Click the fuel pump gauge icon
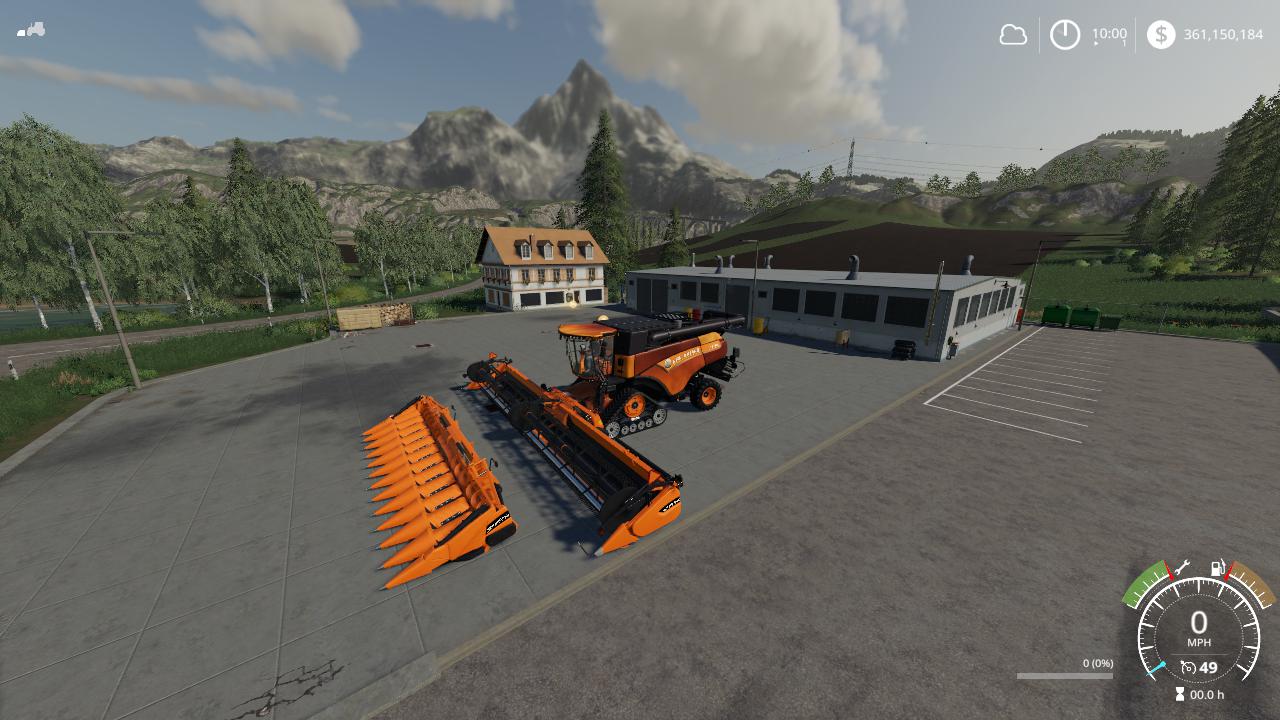Image resolution: width=1280 pixels, height=720 pixels. coord(1216,568)
